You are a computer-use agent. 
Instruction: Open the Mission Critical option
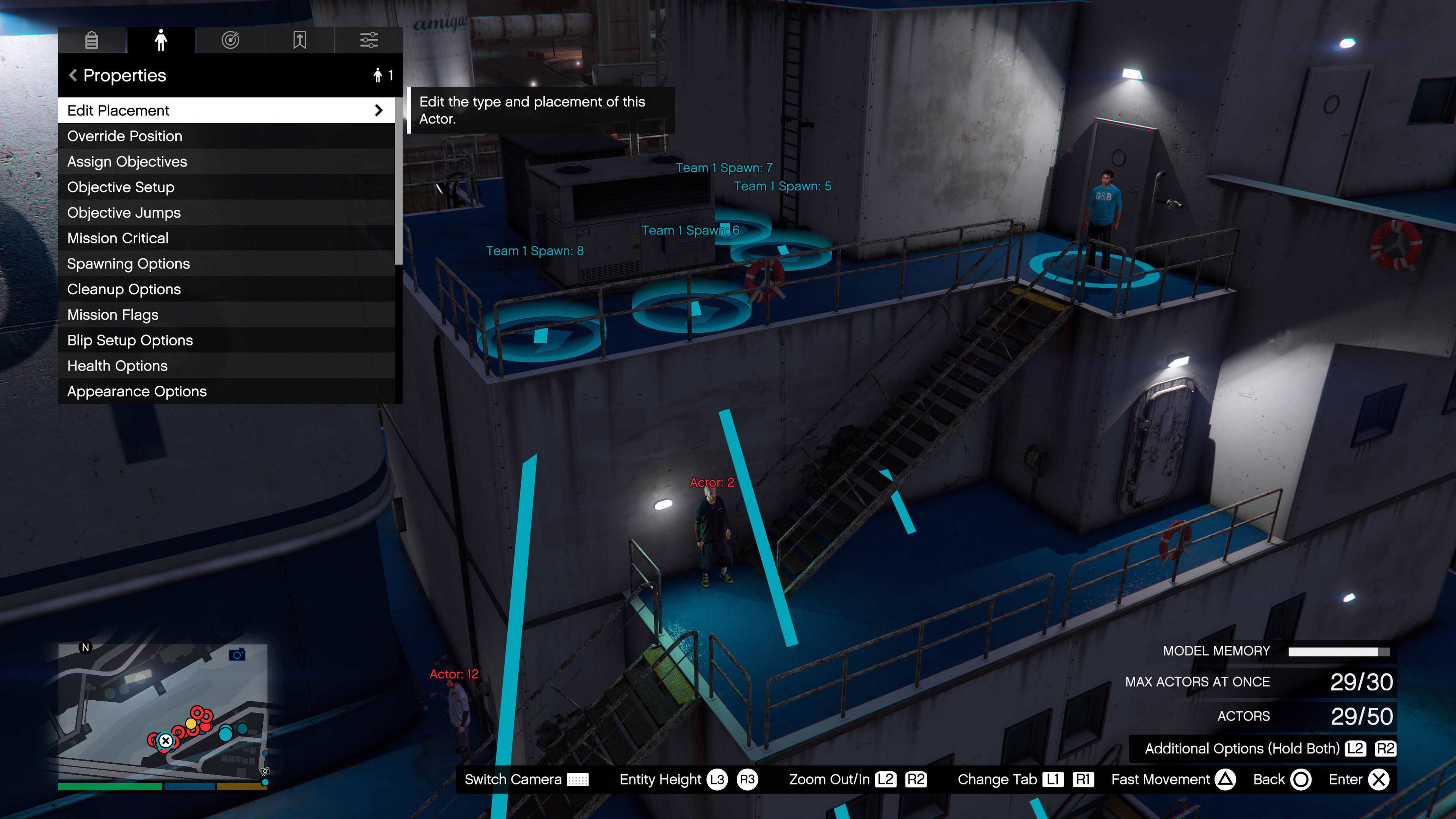pos(226,238)
